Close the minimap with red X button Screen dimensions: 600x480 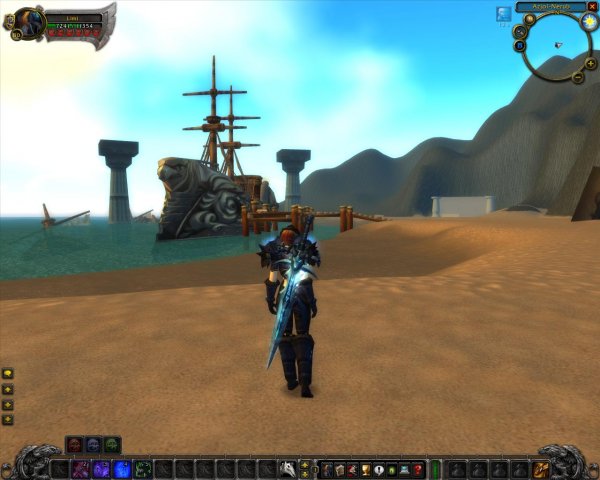coord(592,7)
